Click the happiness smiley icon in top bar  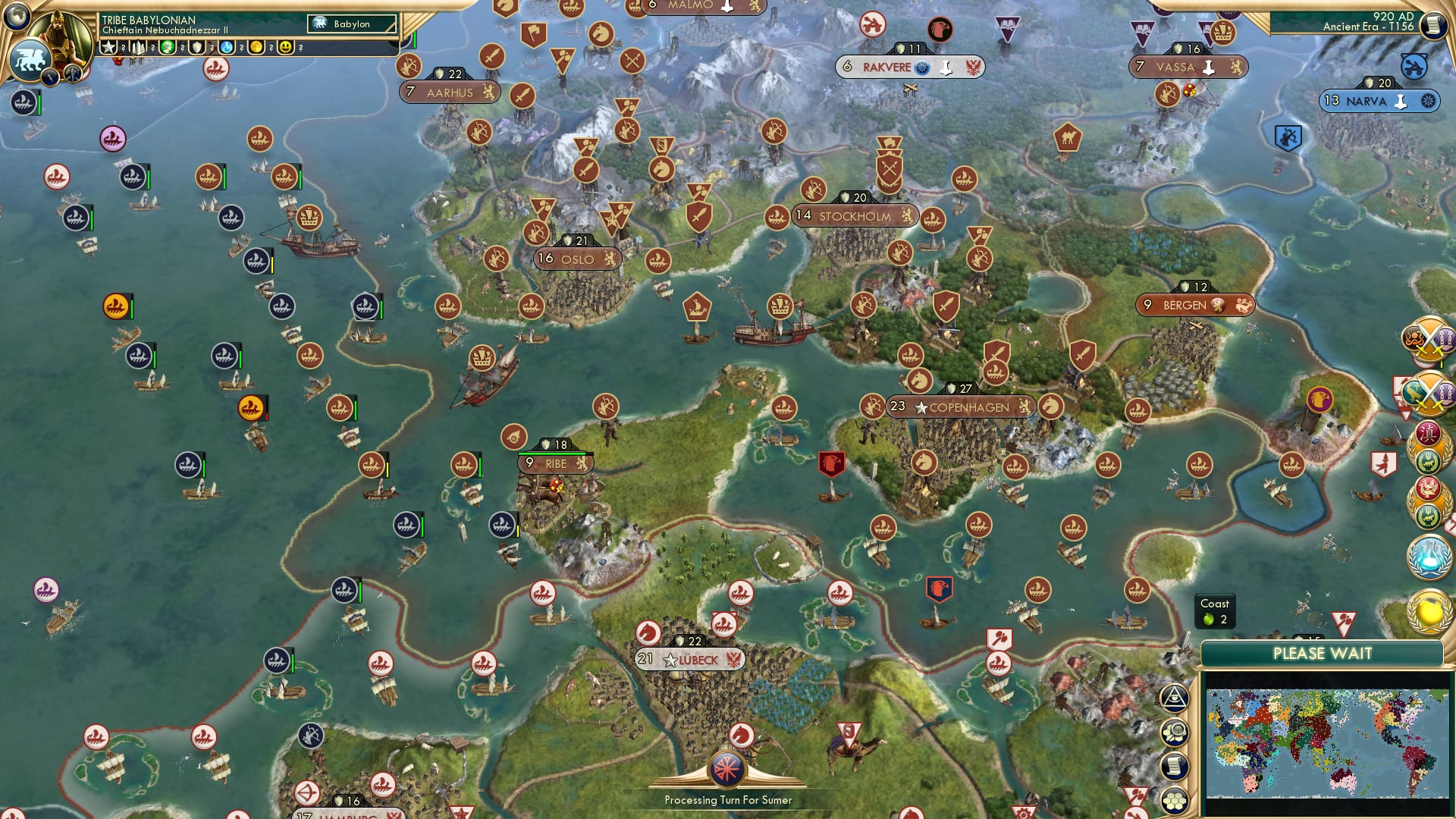(286, 47)
